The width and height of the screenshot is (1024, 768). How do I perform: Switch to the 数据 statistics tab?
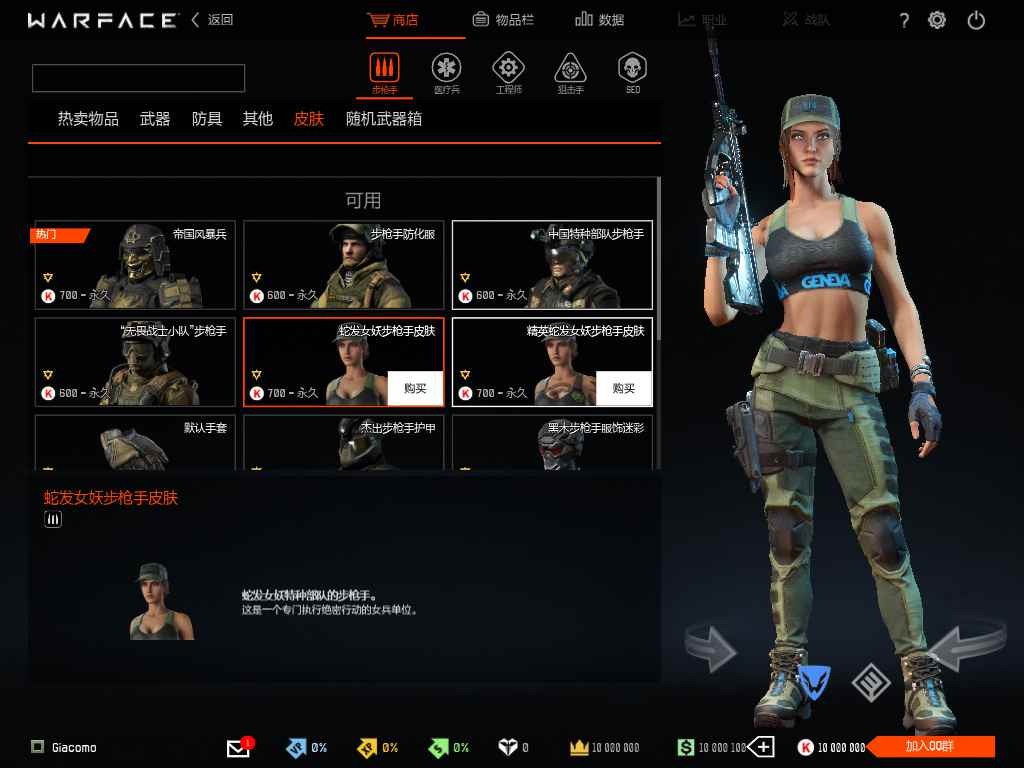(x=600, y=20)
